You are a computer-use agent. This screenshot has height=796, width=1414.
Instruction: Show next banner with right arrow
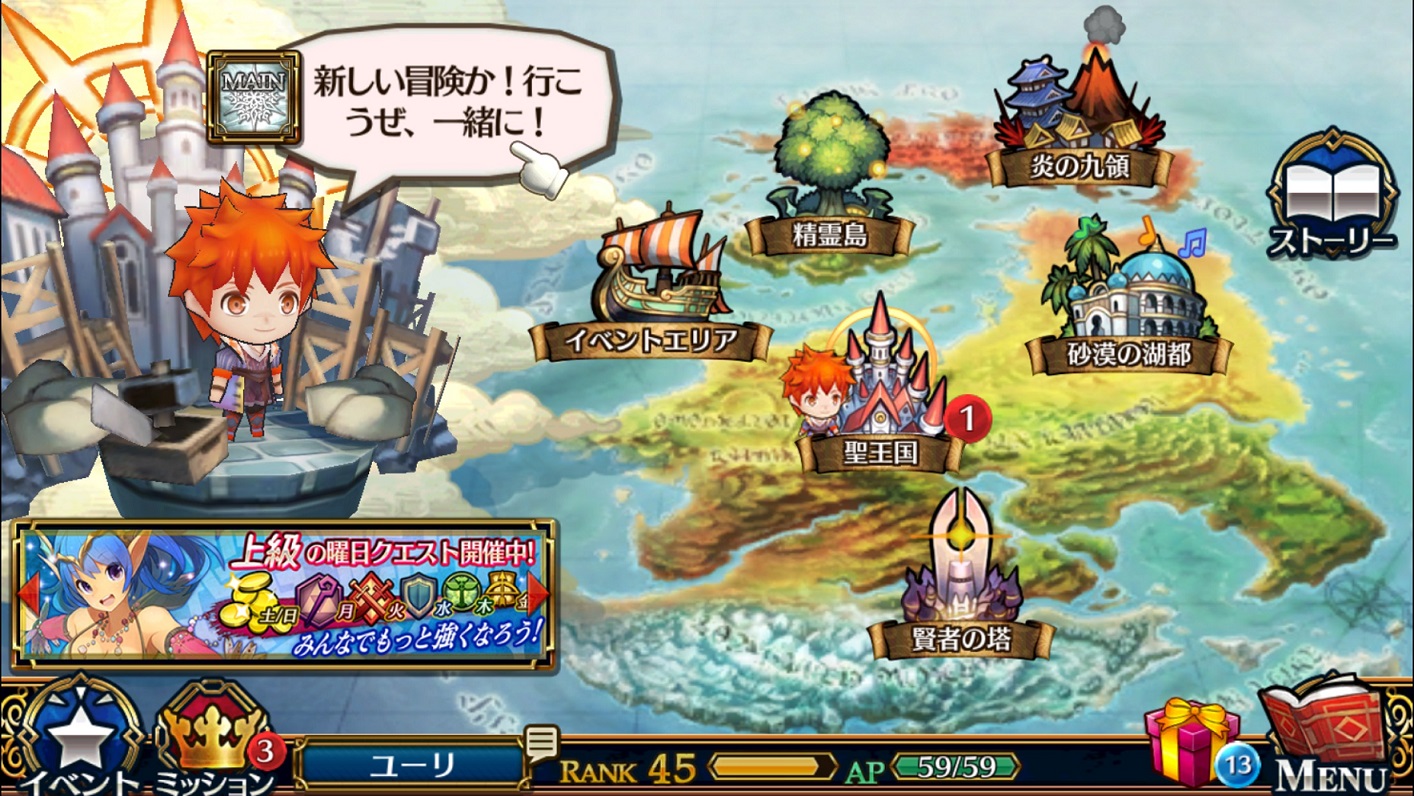tap(539, 594)
